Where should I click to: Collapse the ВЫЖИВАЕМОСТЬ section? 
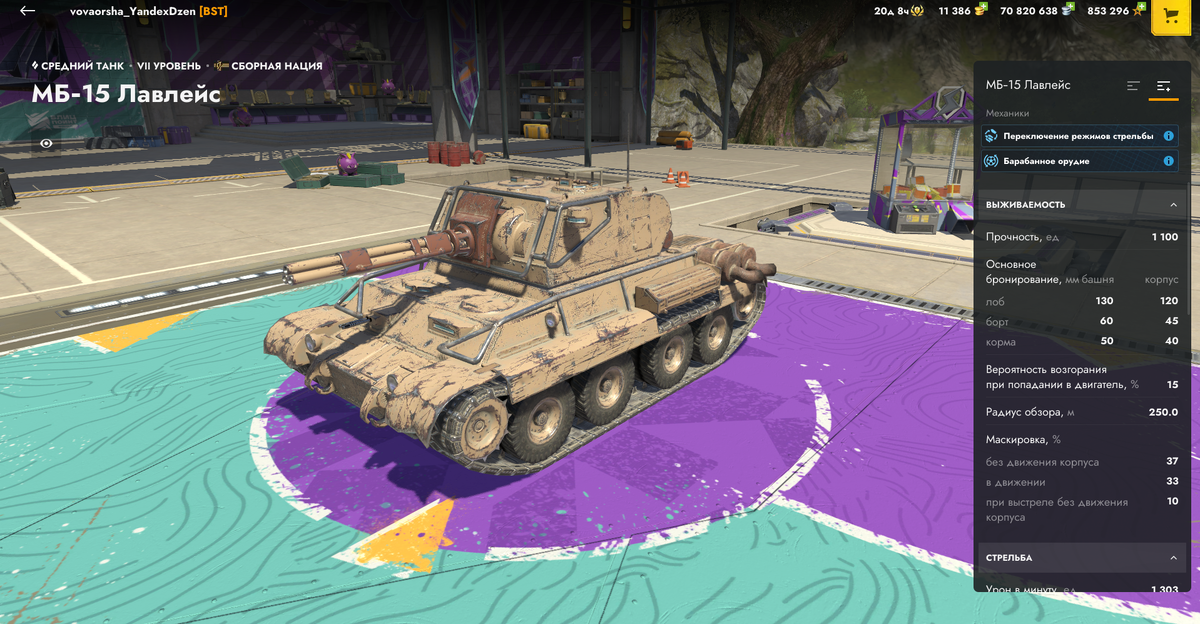click(1173, 205)
